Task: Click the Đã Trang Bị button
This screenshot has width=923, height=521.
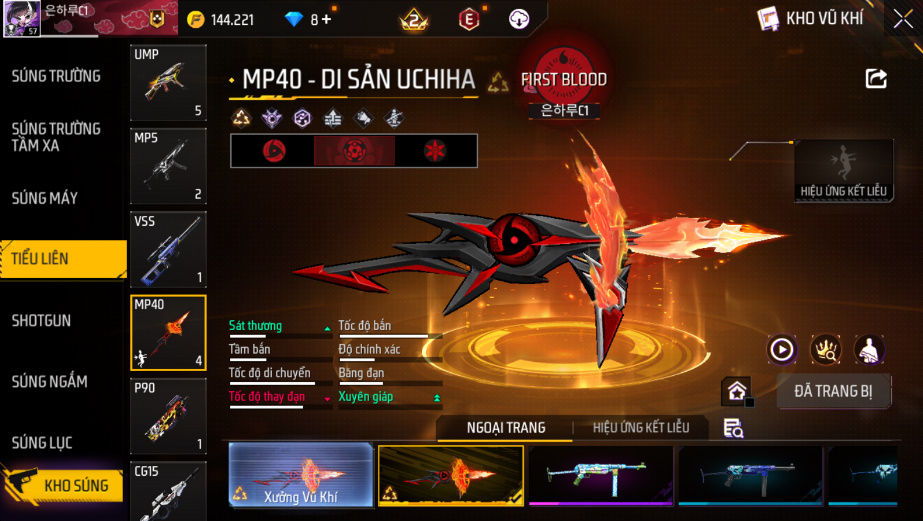Action: click(x=833, y=391)
